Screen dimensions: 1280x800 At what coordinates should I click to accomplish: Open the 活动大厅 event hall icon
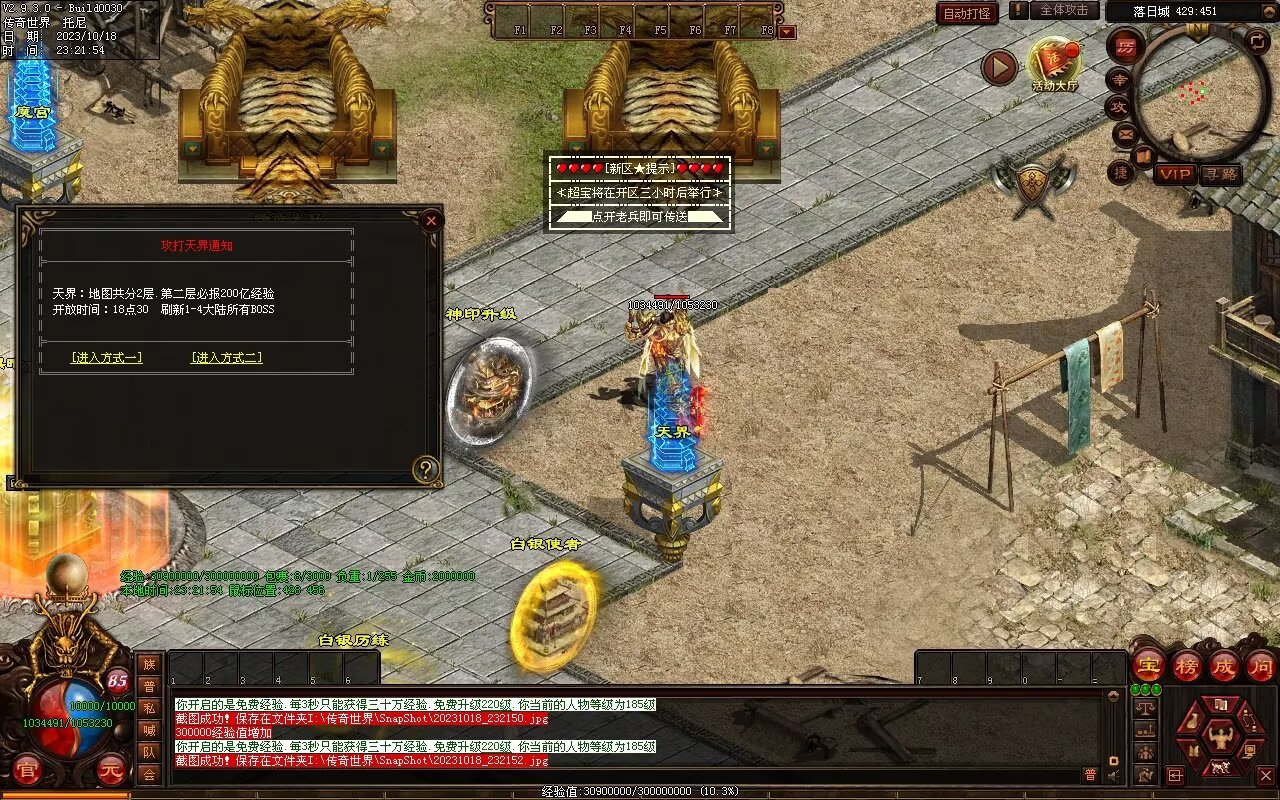[1055, 64]
